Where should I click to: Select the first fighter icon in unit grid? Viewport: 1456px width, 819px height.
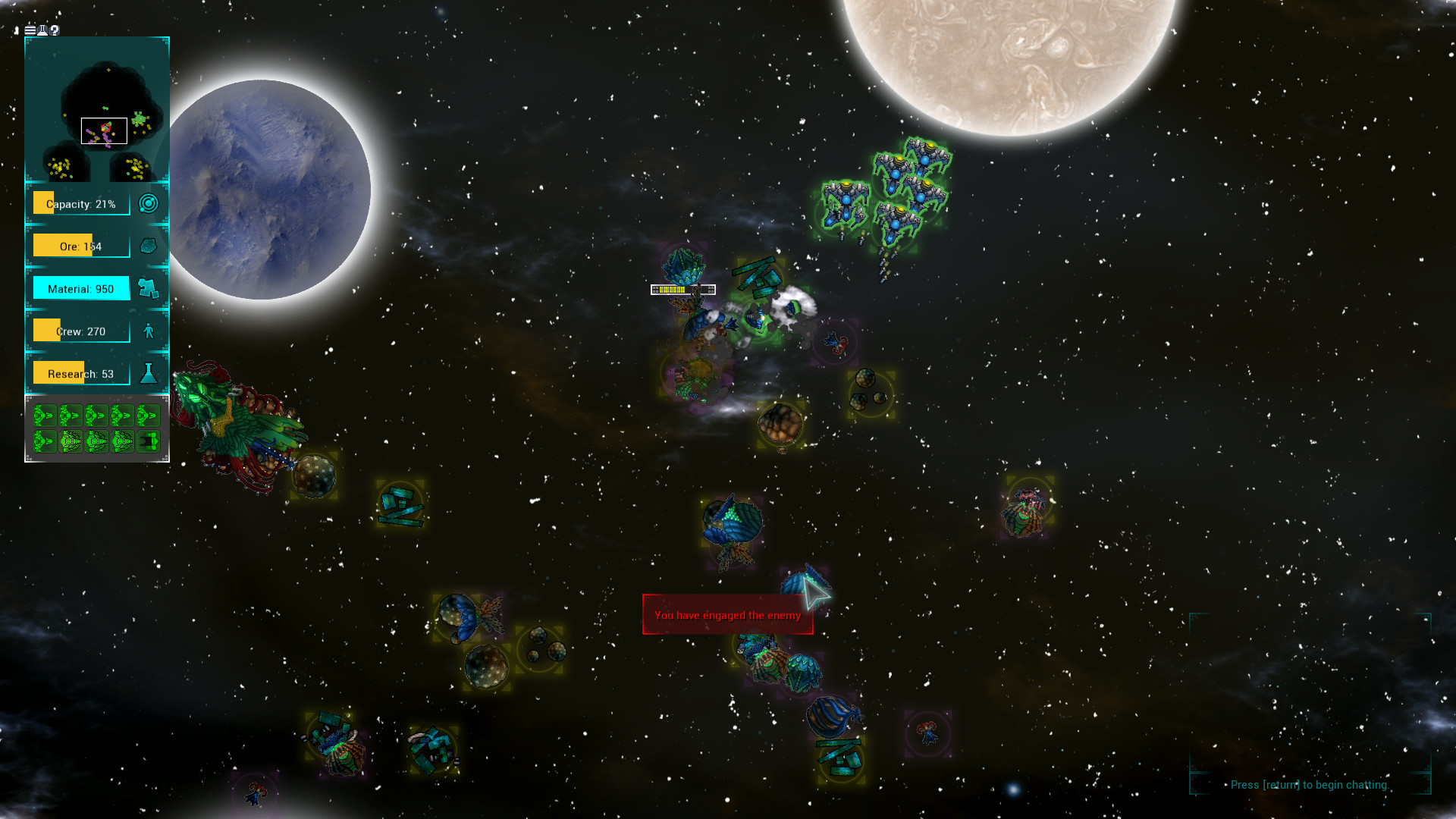pos(44,415)
